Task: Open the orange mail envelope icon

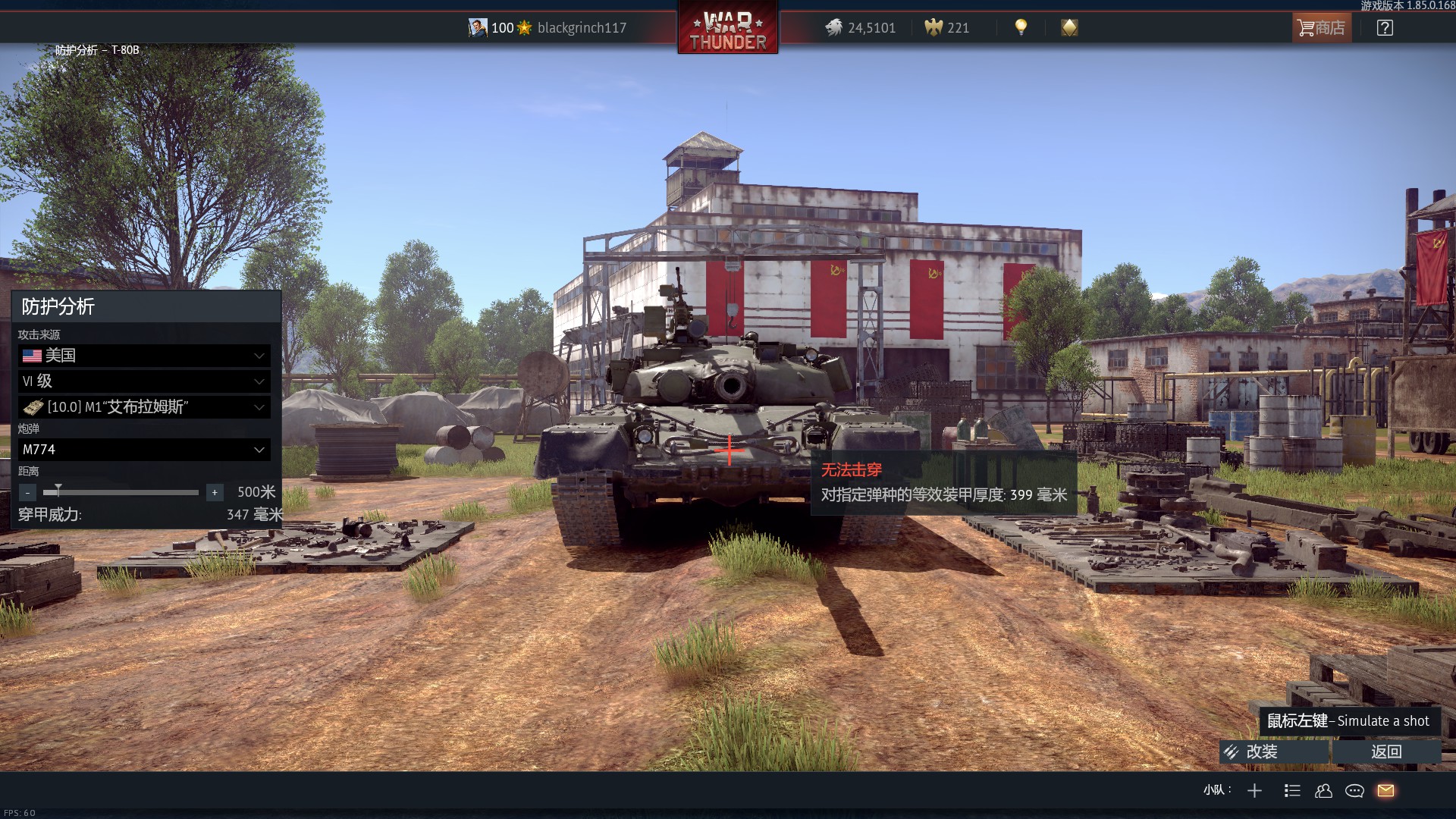Action: (x=1385, y=791)
